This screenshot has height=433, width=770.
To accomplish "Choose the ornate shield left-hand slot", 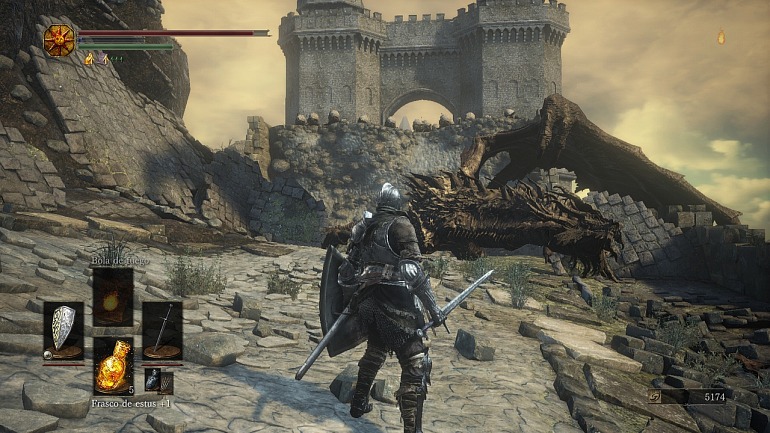I will point(64,331).
